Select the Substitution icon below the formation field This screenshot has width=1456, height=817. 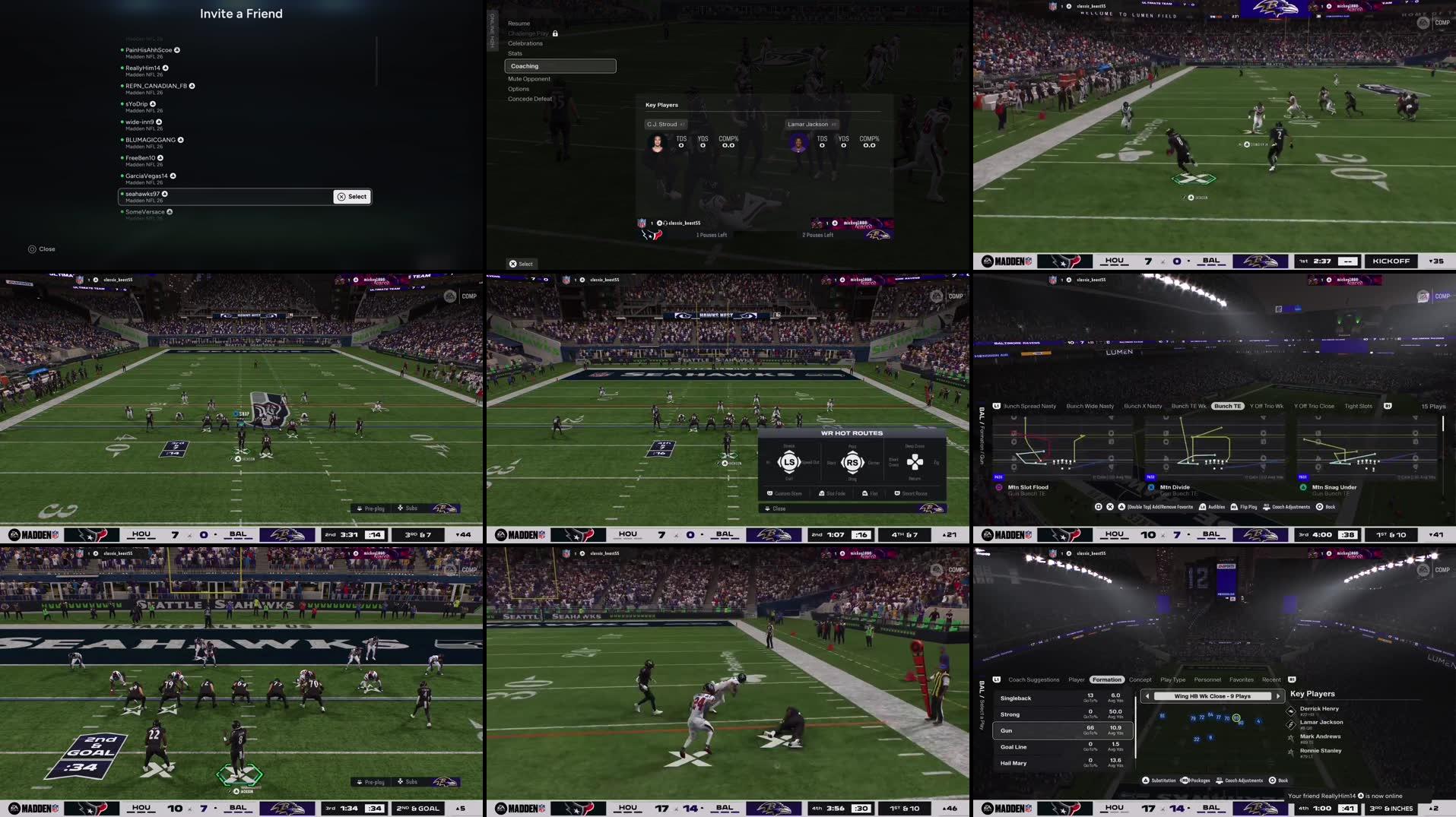[x=1146, y=780]
